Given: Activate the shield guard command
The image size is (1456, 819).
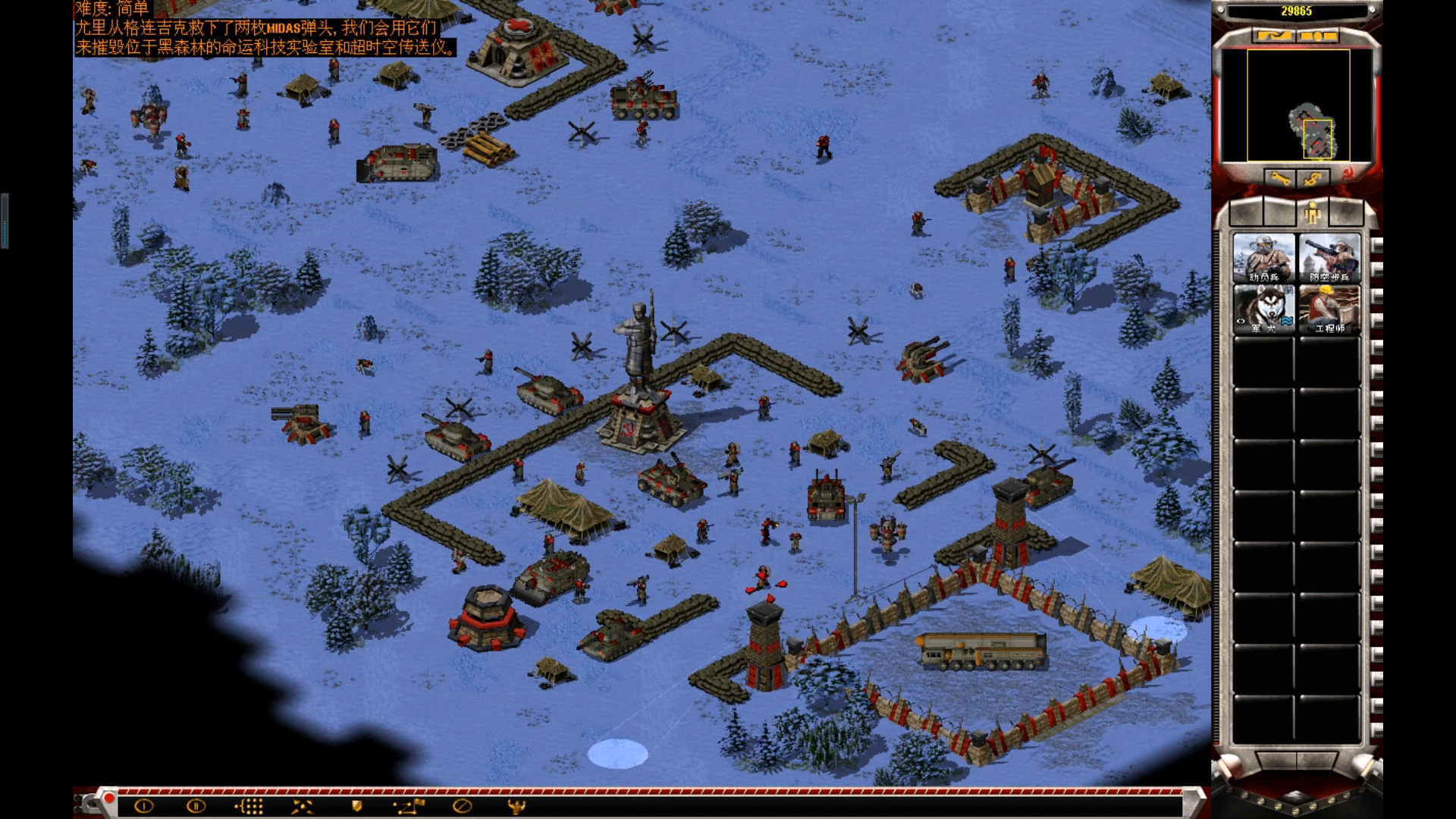Looking at the screenshot, I should coord(356,806).
